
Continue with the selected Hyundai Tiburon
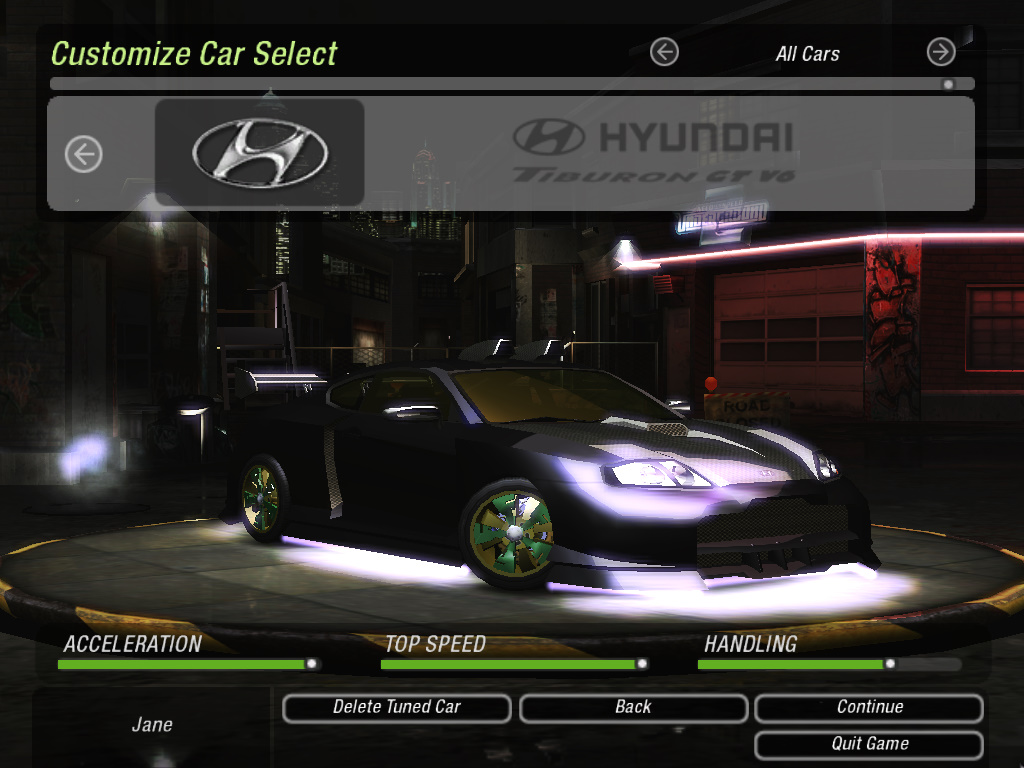(869, 708)
